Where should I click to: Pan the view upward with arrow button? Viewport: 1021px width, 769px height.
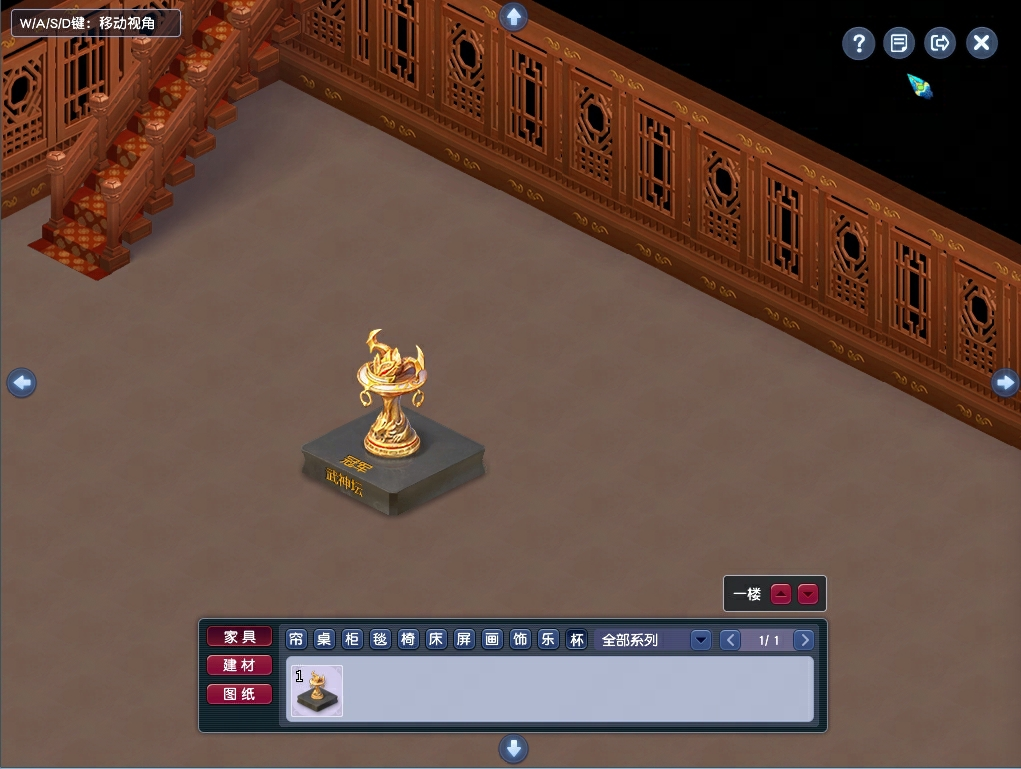click(x=513, y=17)
